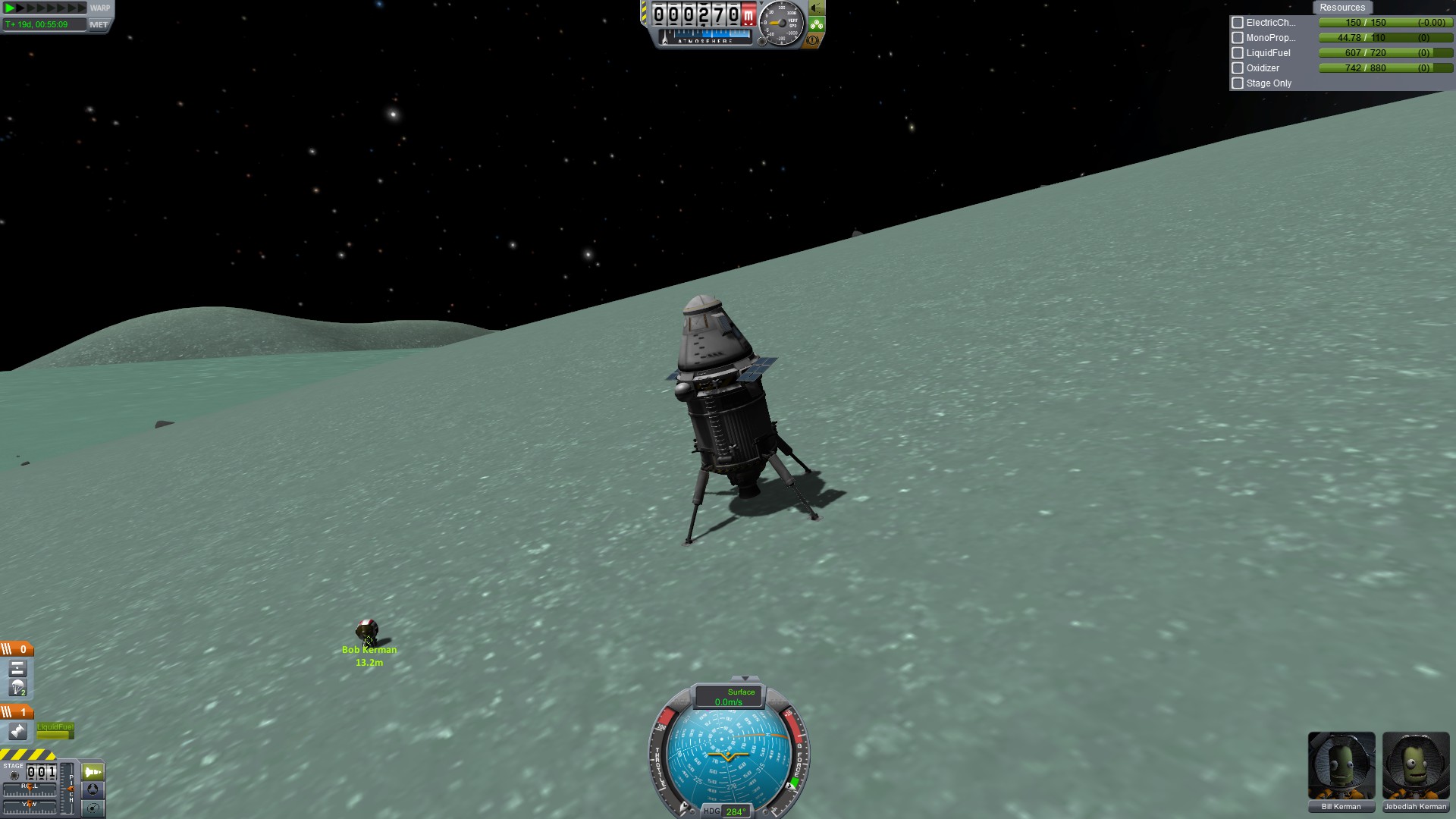Enable the Oxidizer resource checkbox

click(1238, 68)
